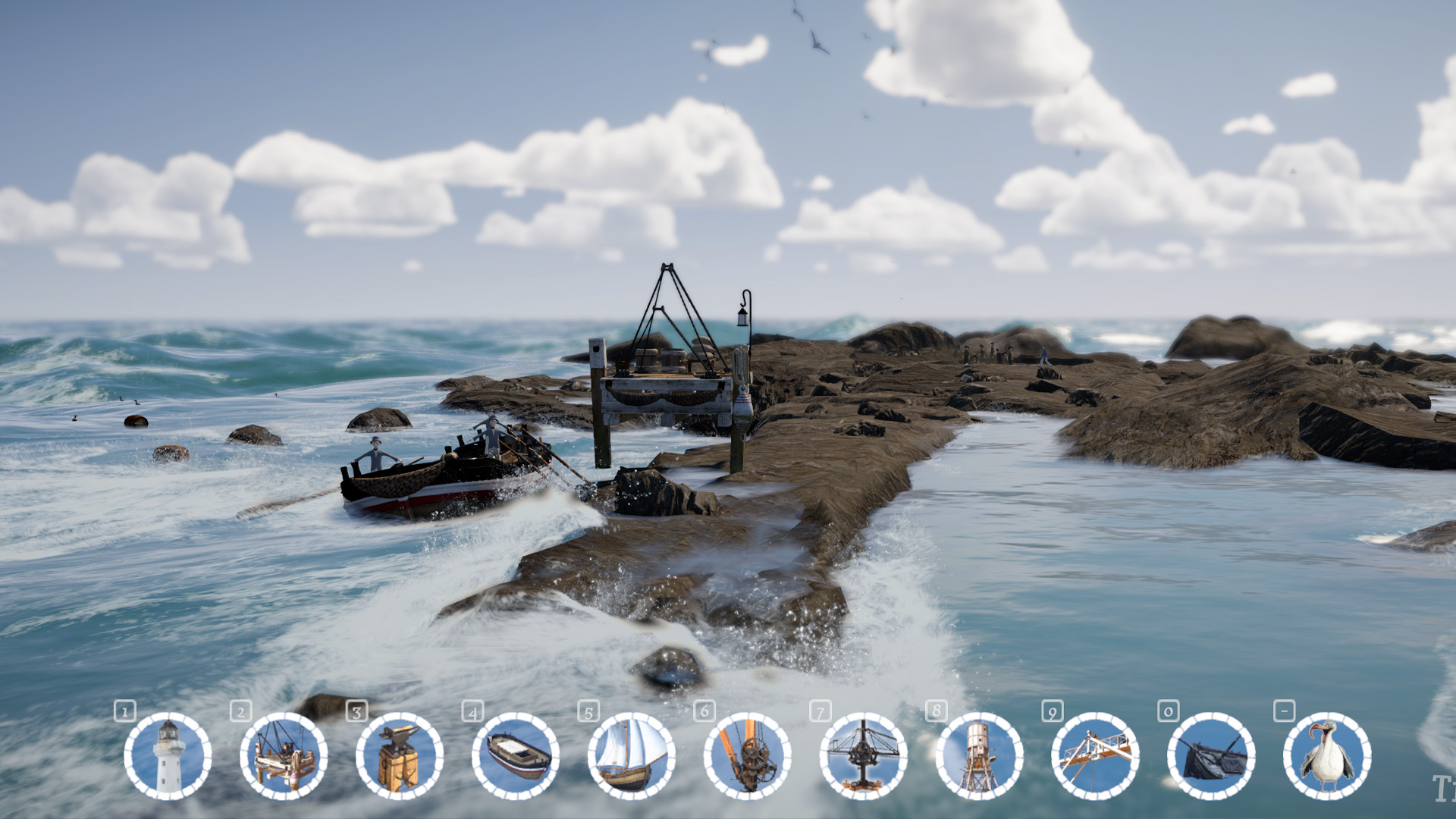
Task: Select the seagull icon
Action: [x=1327, y=756]
